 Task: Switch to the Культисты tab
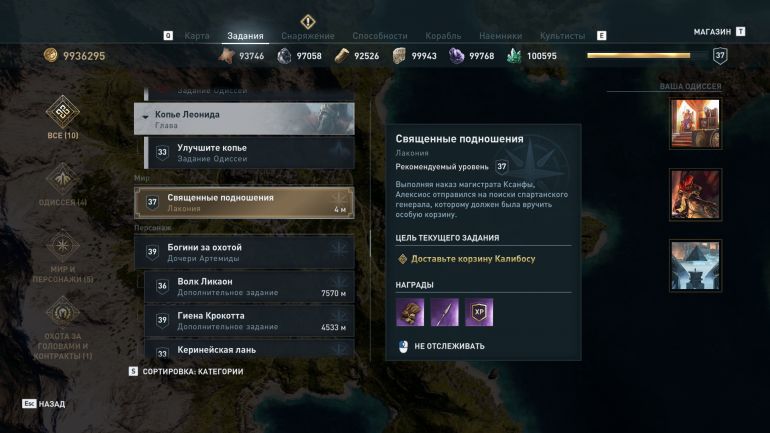pos(562,36)
